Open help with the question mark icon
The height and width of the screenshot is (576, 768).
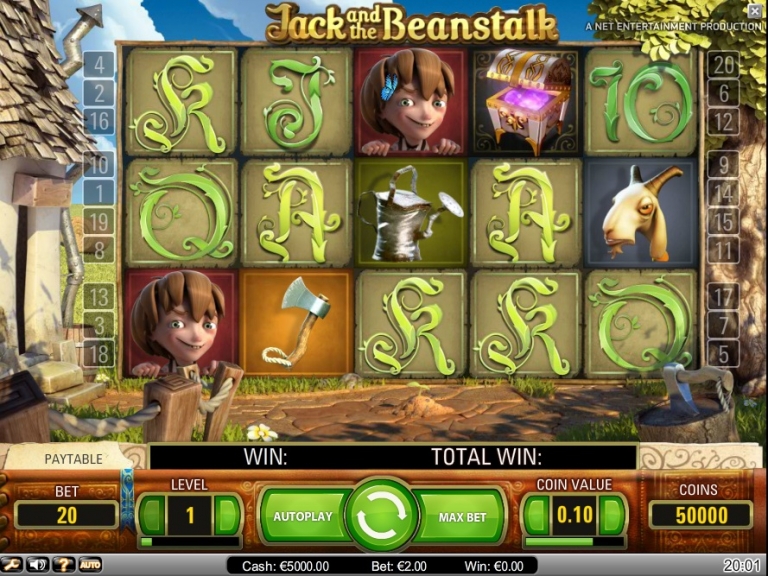(64, 565)
